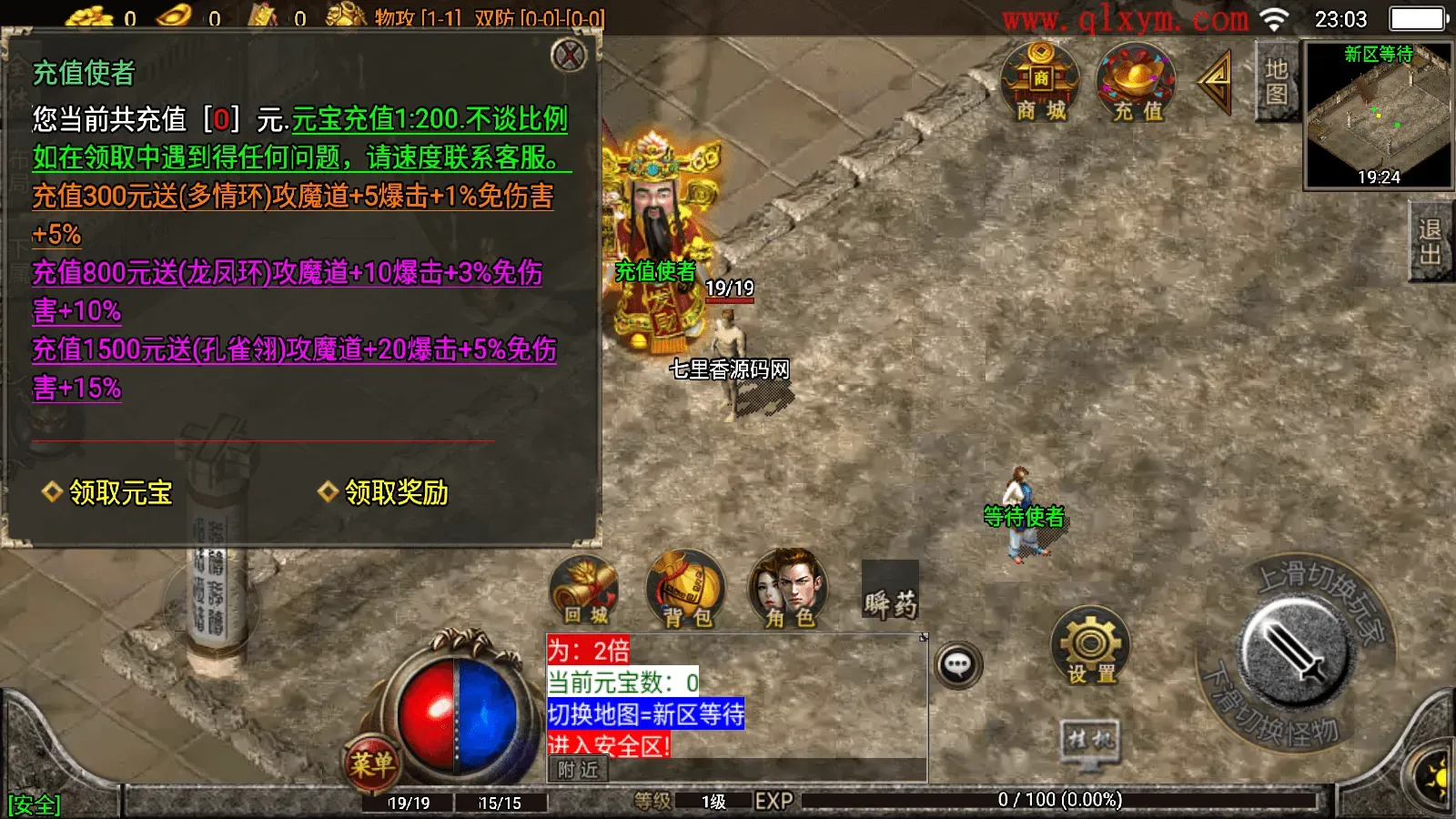This screenshot has width=1456, height=819.
Task: Select the 退出 exit option
Action: point(1429,238)
